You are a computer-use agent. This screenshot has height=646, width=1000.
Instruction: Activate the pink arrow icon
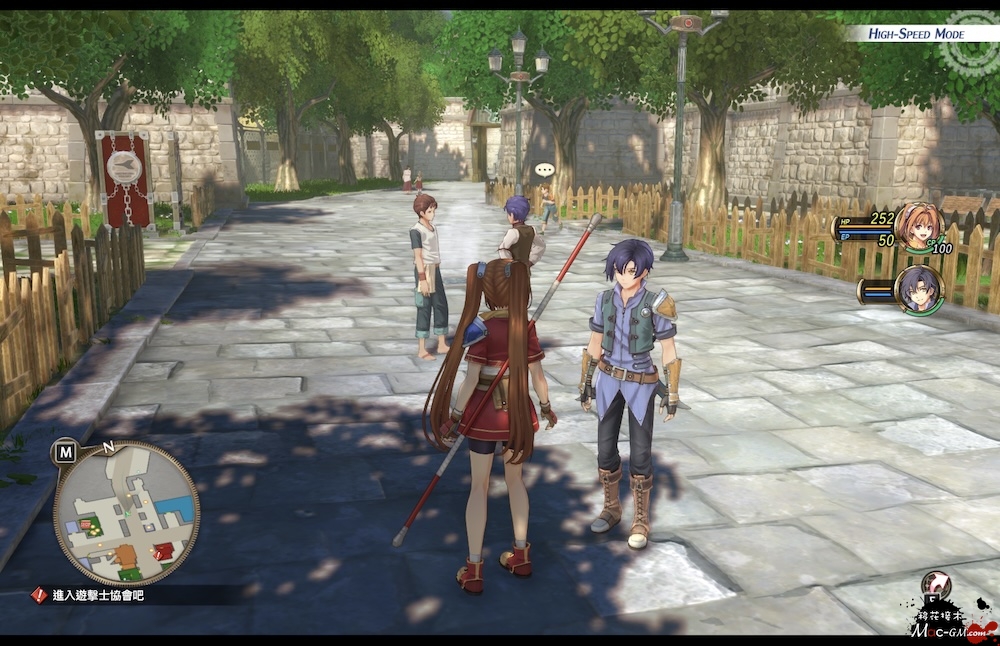pos(937,585)
